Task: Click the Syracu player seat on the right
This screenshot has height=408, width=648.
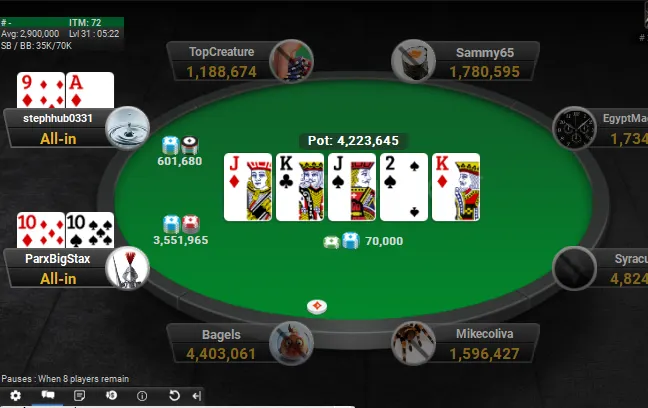Action: click(605, 268)
